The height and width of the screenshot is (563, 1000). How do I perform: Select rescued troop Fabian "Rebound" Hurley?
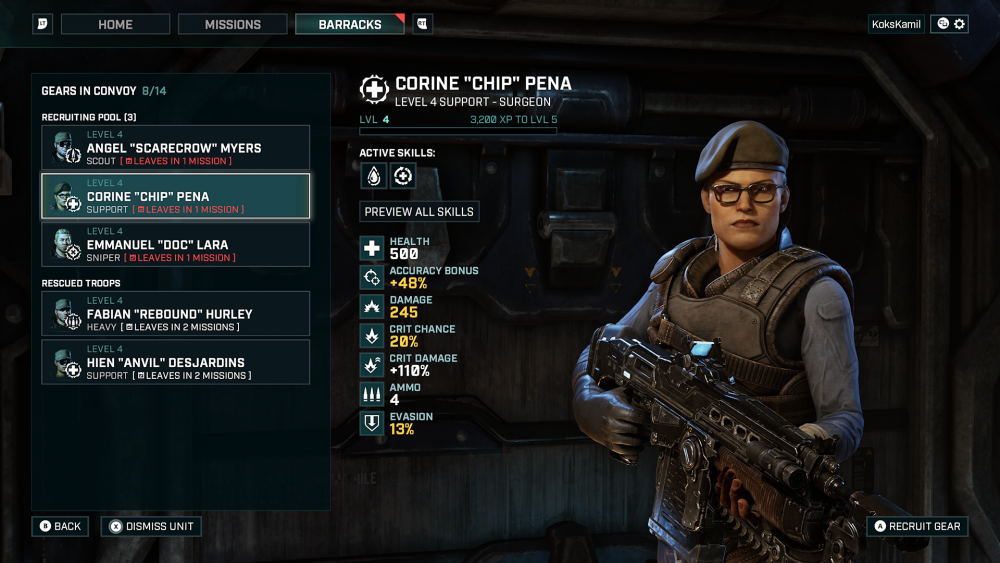[175, 314]
